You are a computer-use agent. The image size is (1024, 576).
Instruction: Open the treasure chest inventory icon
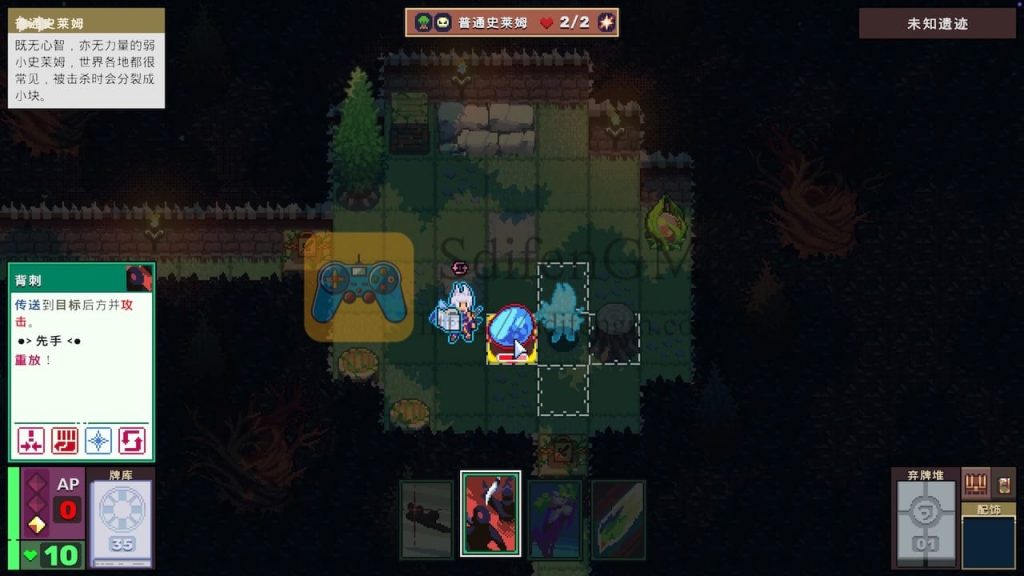tap(975, 484)
